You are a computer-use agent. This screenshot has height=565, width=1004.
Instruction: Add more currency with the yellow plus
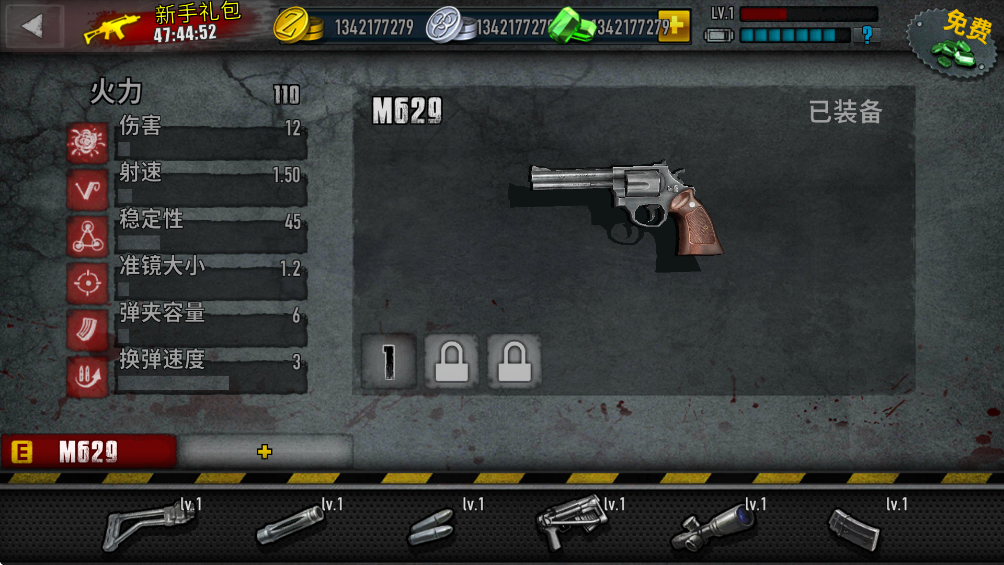point(674,26)
